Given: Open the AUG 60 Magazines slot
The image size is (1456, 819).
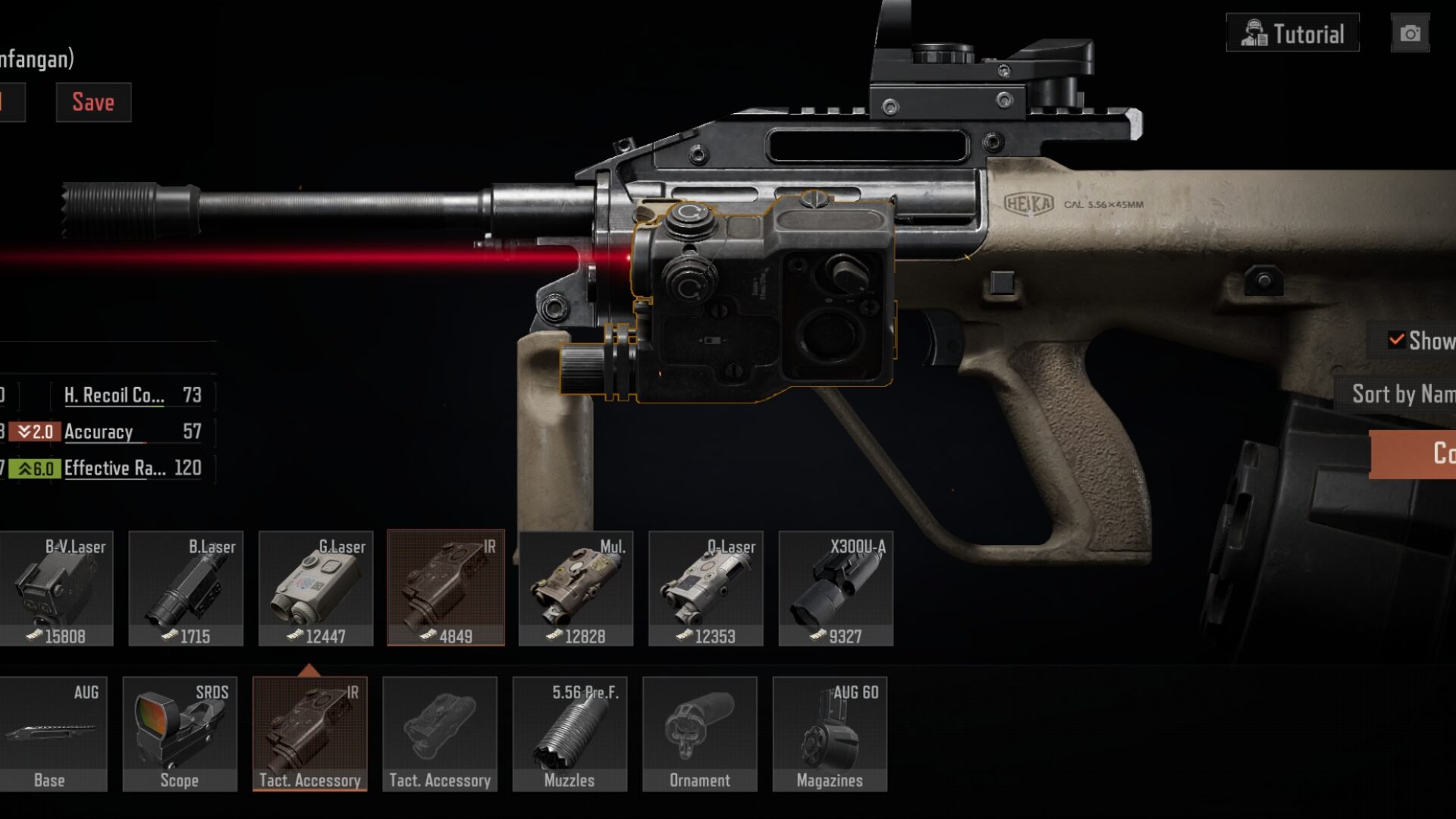Looking at the screenshot, I should [x=830, y=734].
